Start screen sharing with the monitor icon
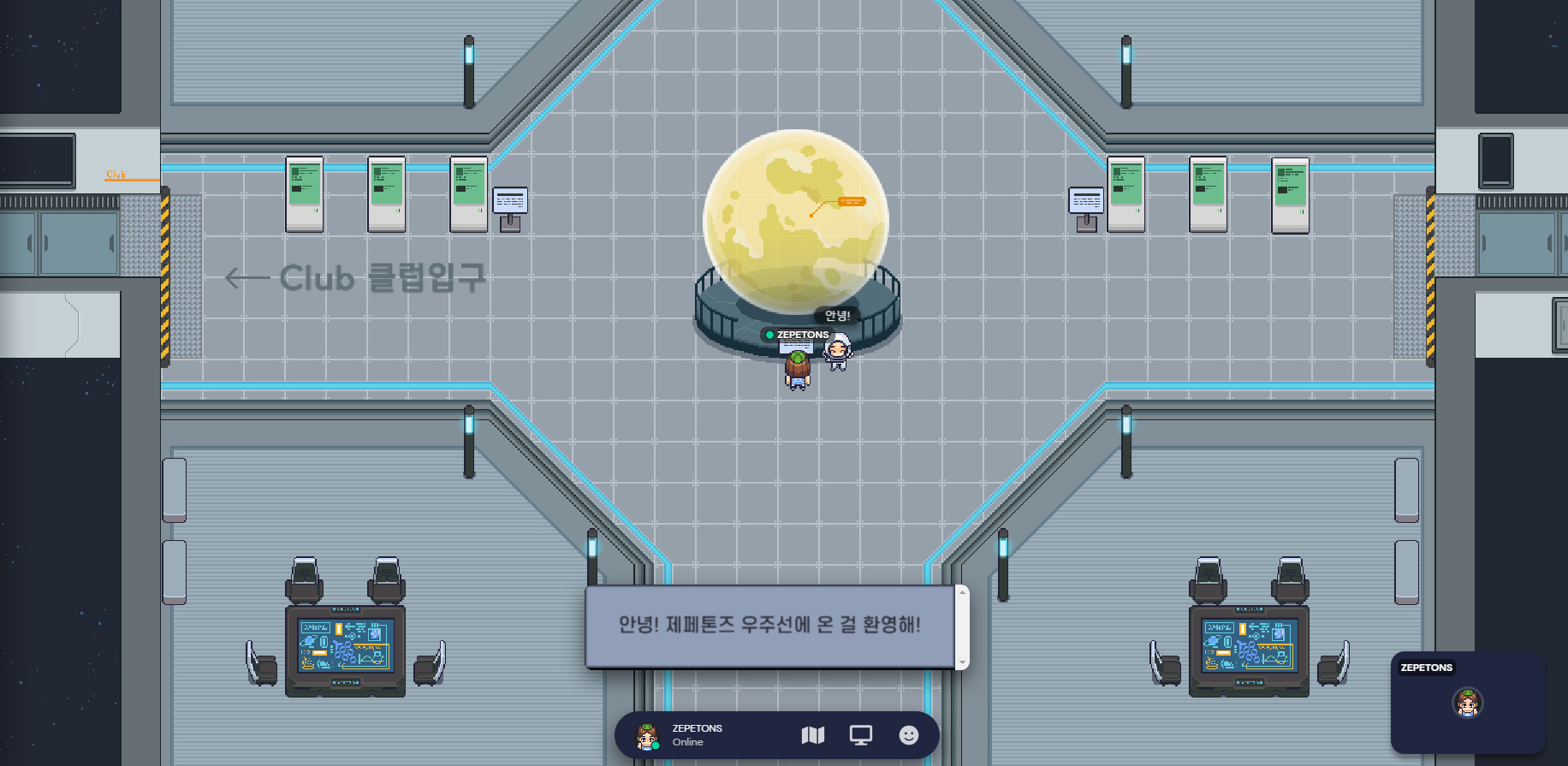 coord(860,735)
